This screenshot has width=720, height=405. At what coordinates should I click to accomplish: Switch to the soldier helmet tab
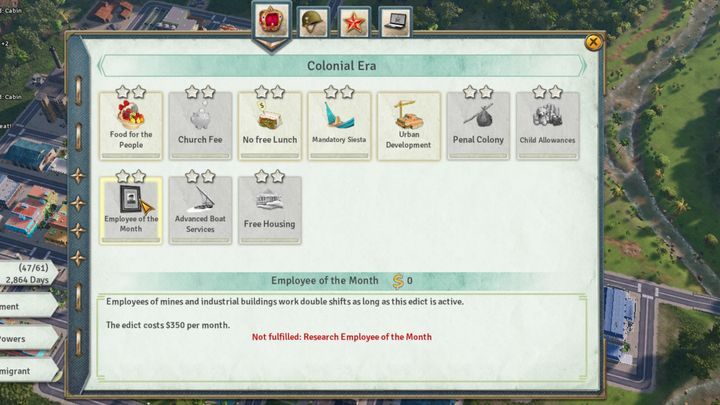[x=315, y=22]
